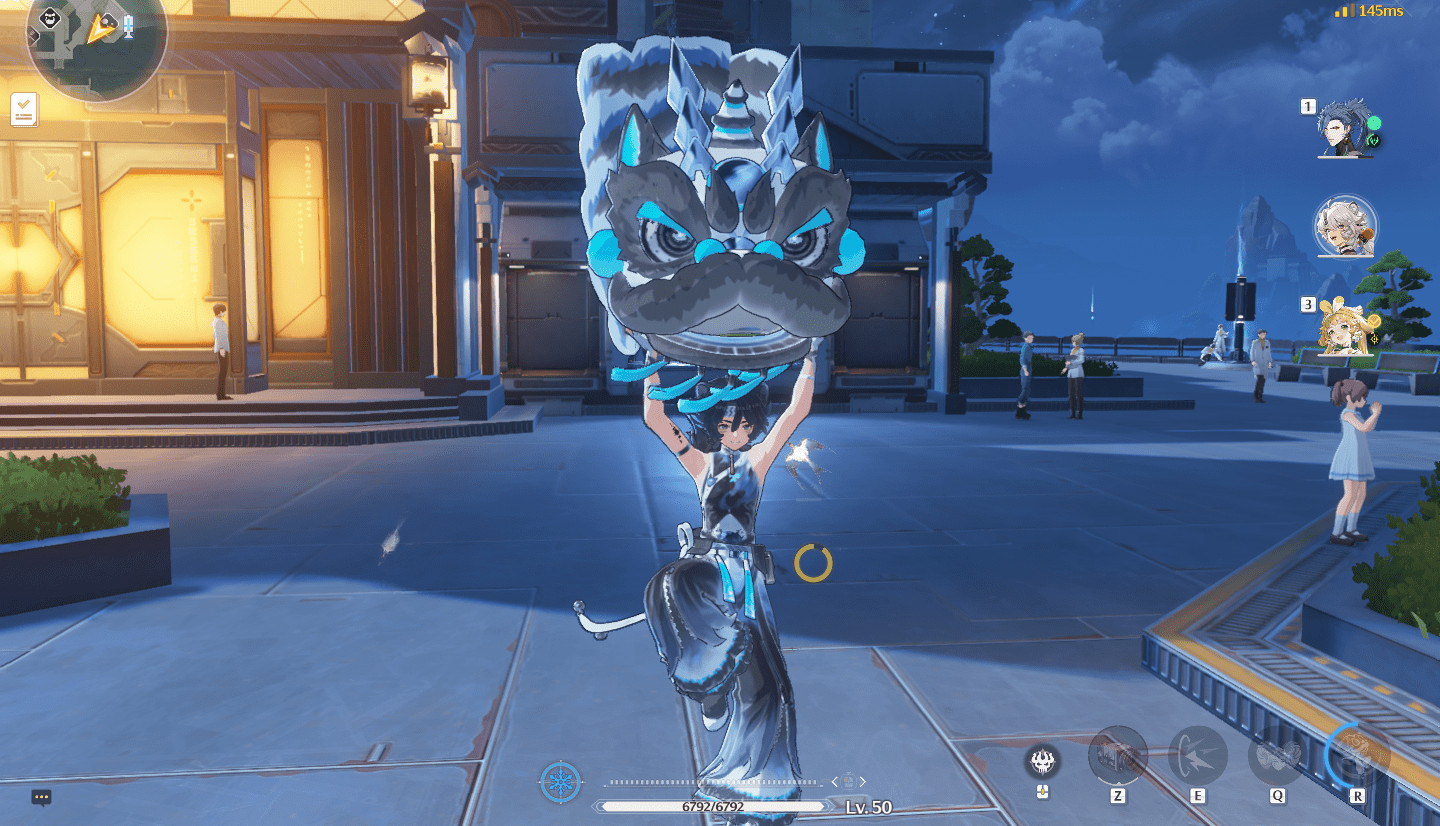Click the small icon between the Forte gauge chevrons

tap(849, 781)
